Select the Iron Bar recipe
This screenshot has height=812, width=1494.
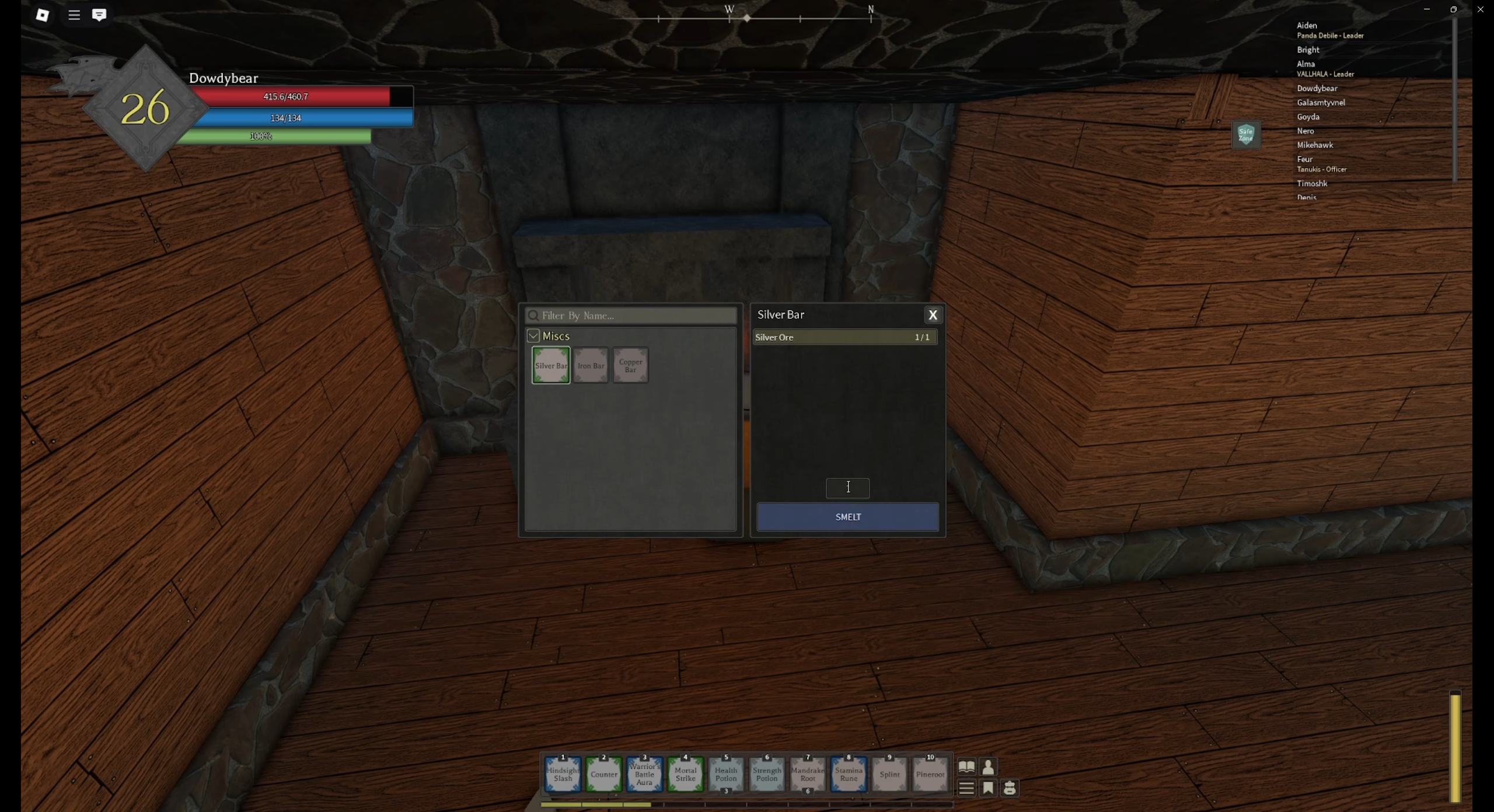(590, 365)
